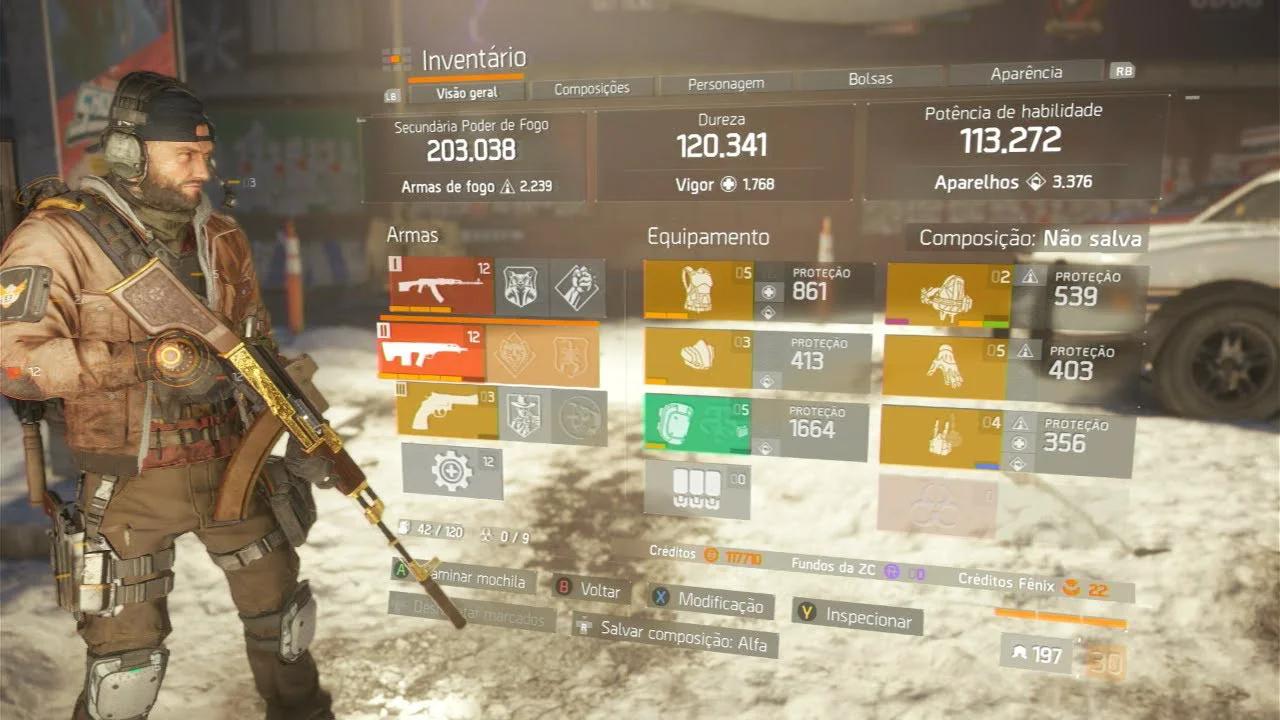Screen dimensions: 1280x720
Task: Toggle the fist talent icon on the AK-47
Action: [572, 288]
